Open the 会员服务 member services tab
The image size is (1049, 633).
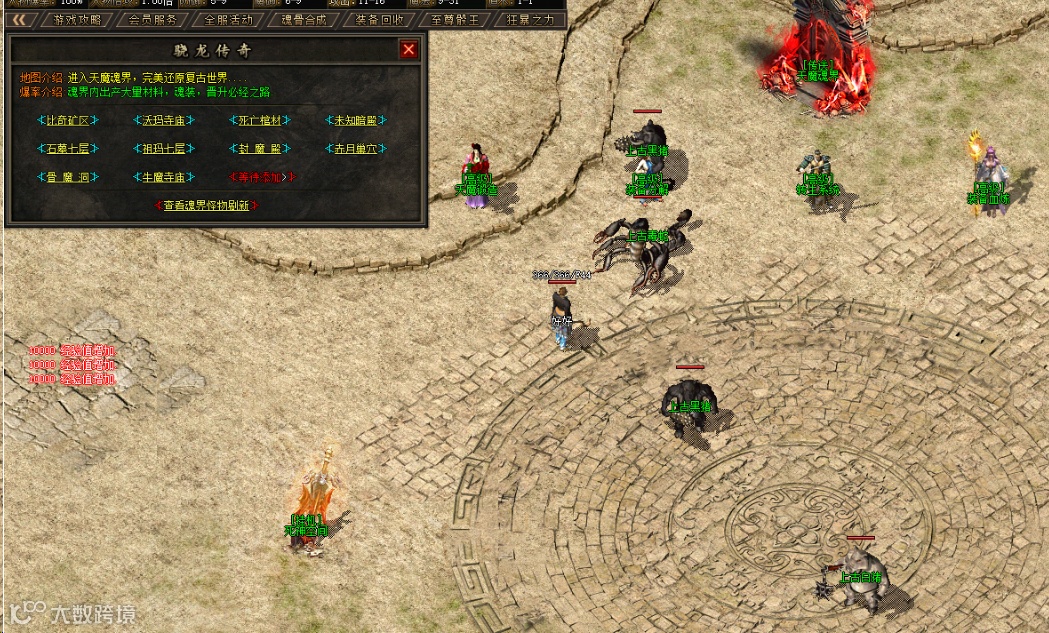[153, 19]
